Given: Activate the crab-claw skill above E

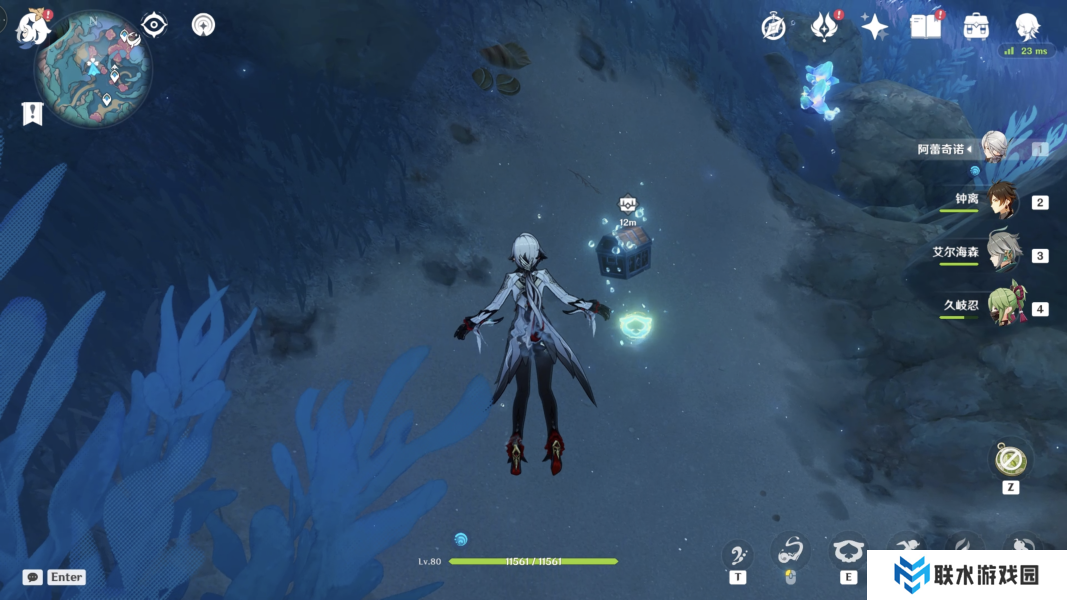Looking at the screenshot, I should click(x=848, y=552).
